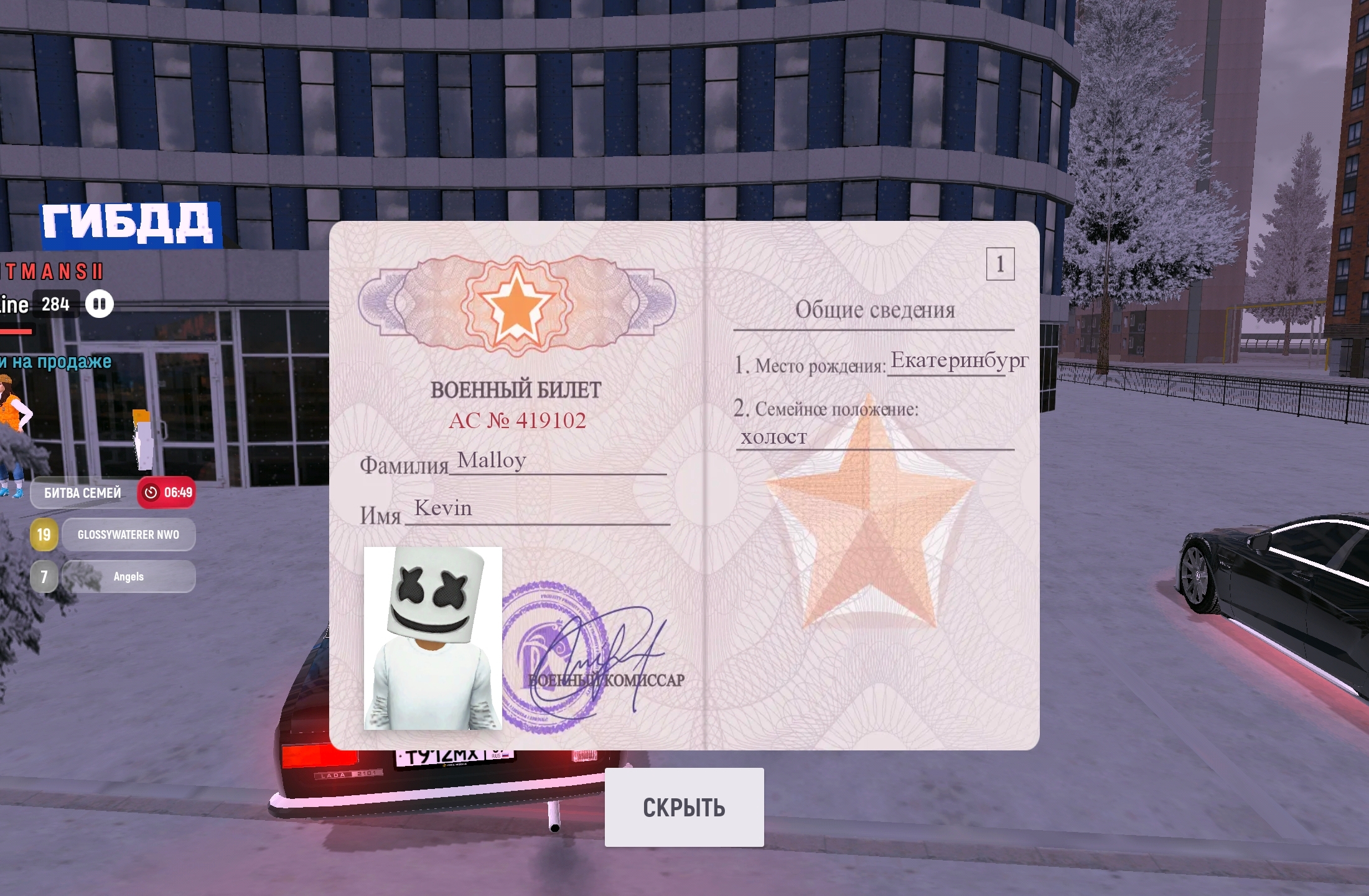Image resolution: width=1369 pixels, height=896 pixels.
Task: Select the Angels family row
Action: [128, 577]
